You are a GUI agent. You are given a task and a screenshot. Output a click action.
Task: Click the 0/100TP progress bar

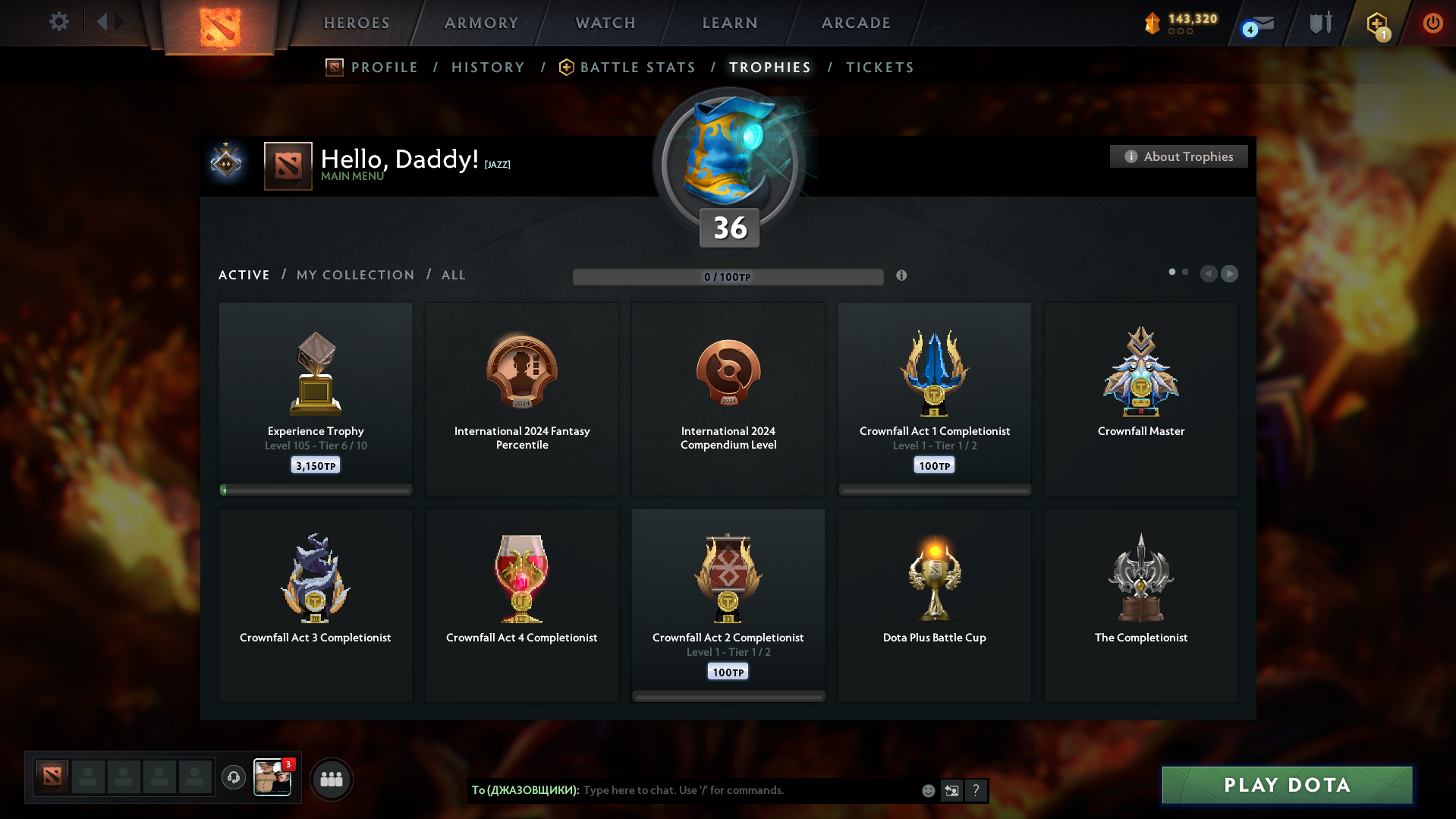728,276
